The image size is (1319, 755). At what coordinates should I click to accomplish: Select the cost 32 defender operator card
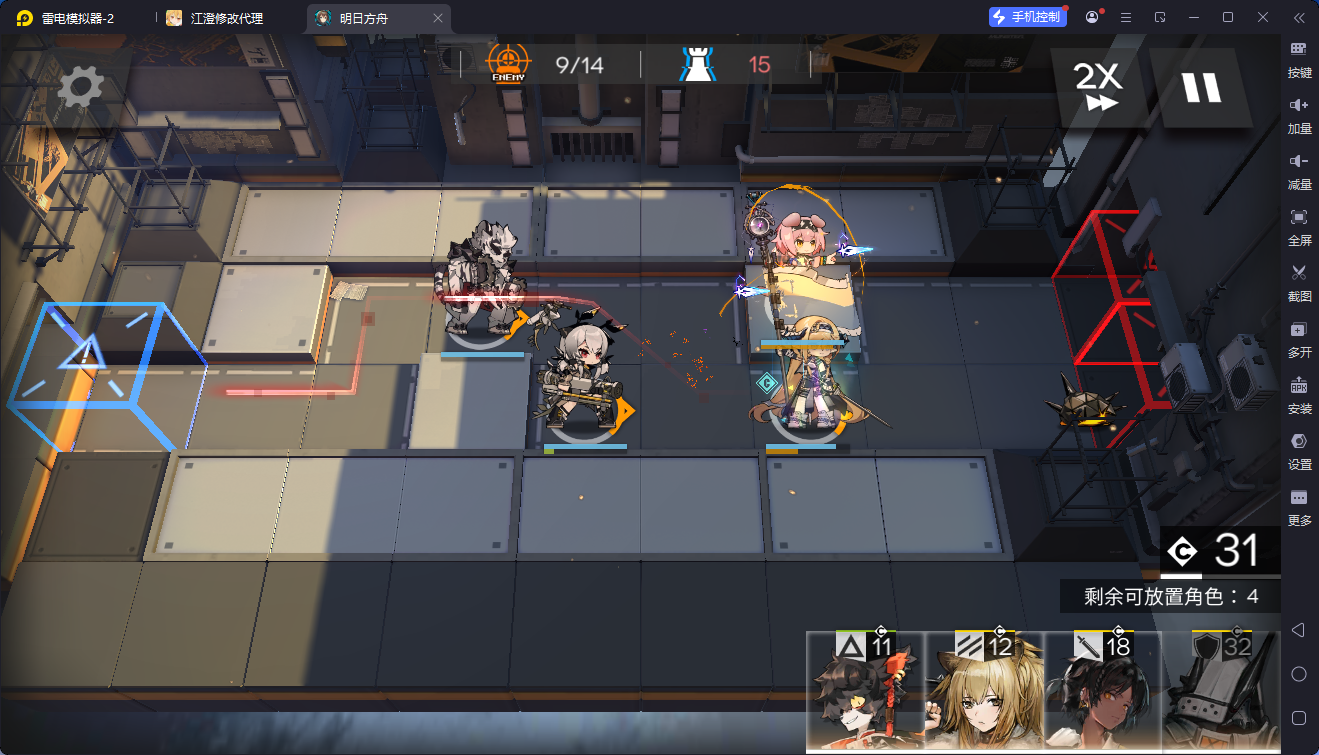[1221, 690]
